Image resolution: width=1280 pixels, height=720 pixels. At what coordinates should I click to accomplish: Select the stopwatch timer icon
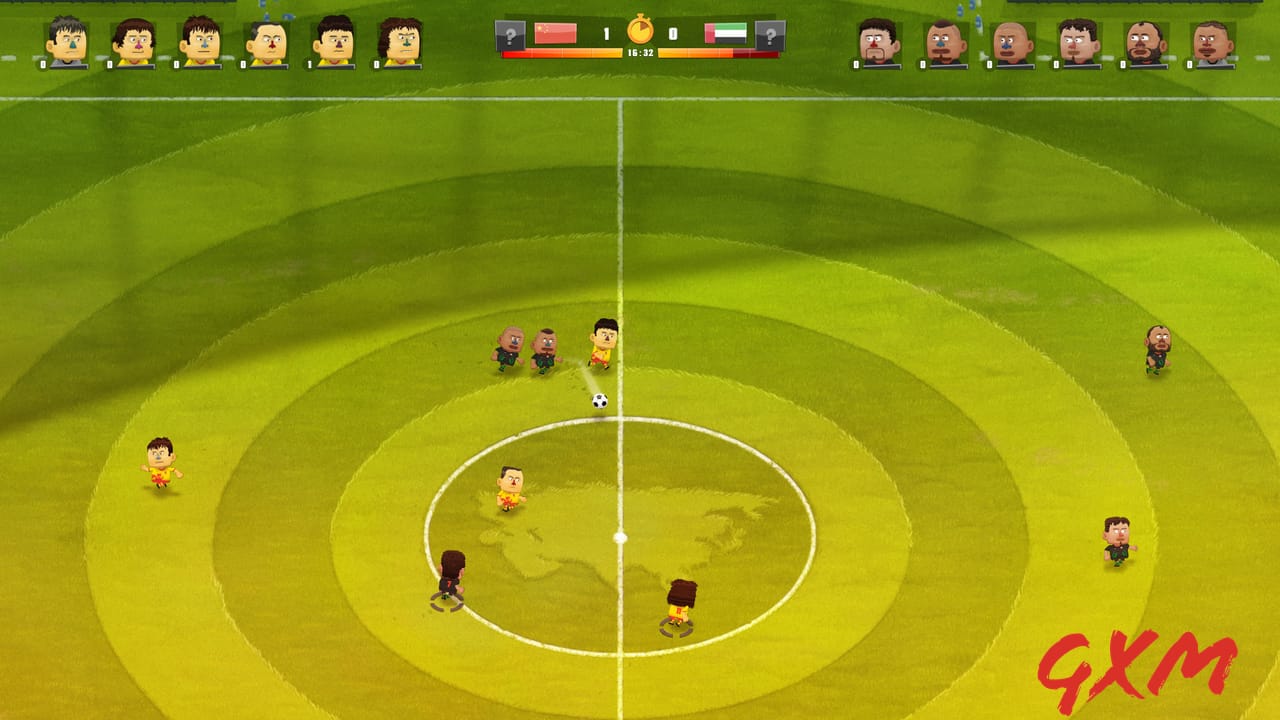(x=639, y=30)
